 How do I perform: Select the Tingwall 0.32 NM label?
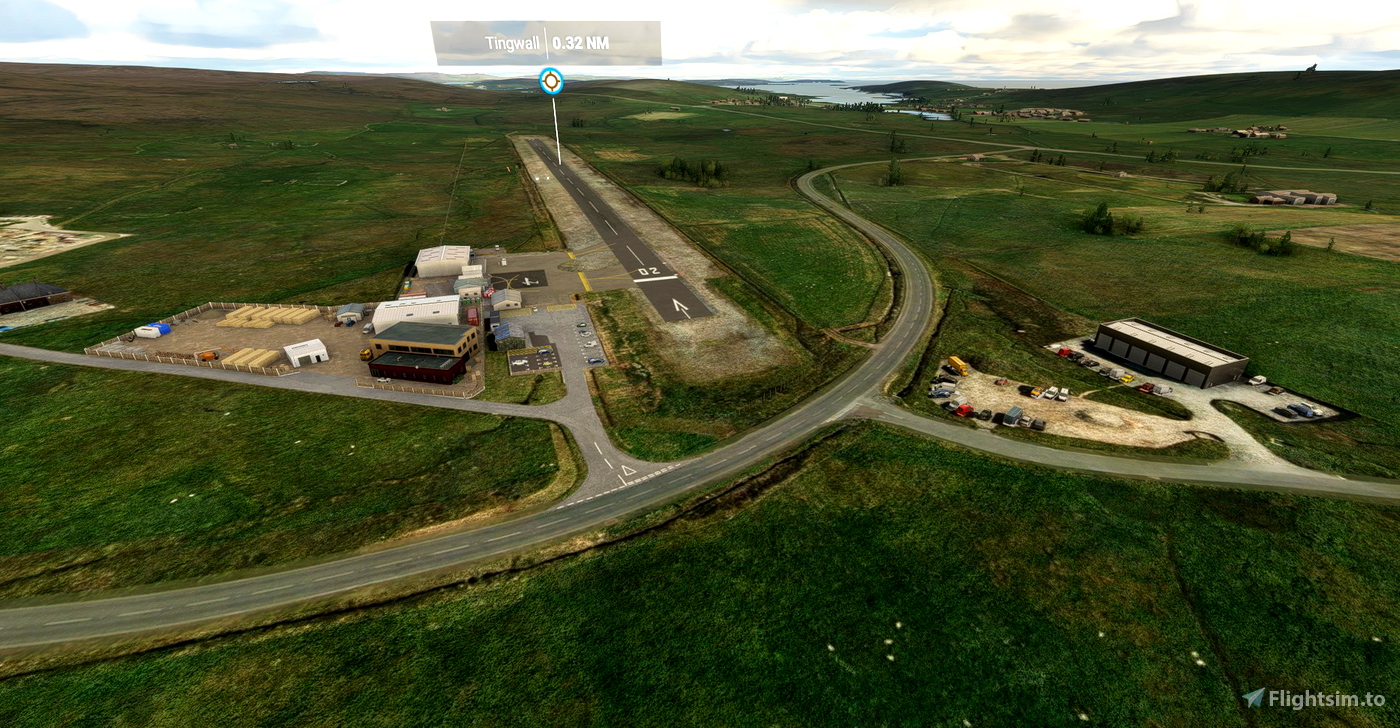(546, 43)
